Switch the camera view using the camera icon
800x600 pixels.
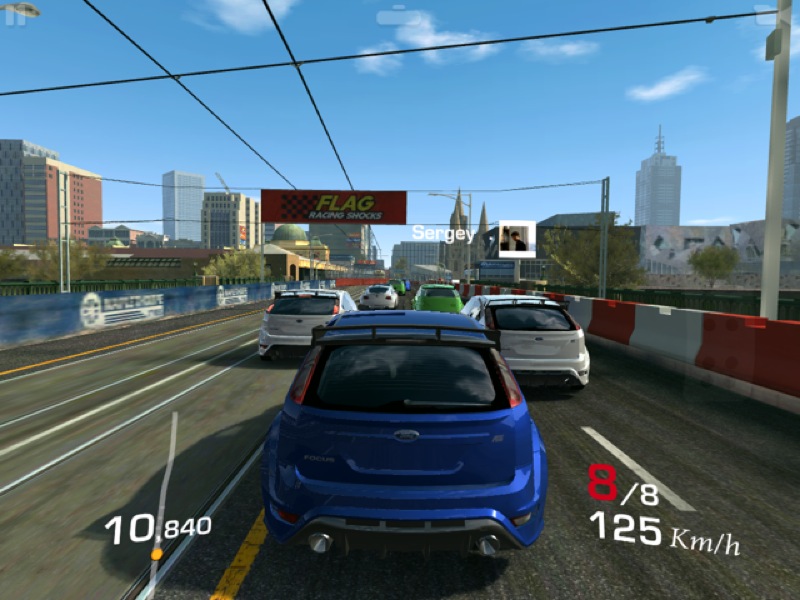(x=398, y=16)
